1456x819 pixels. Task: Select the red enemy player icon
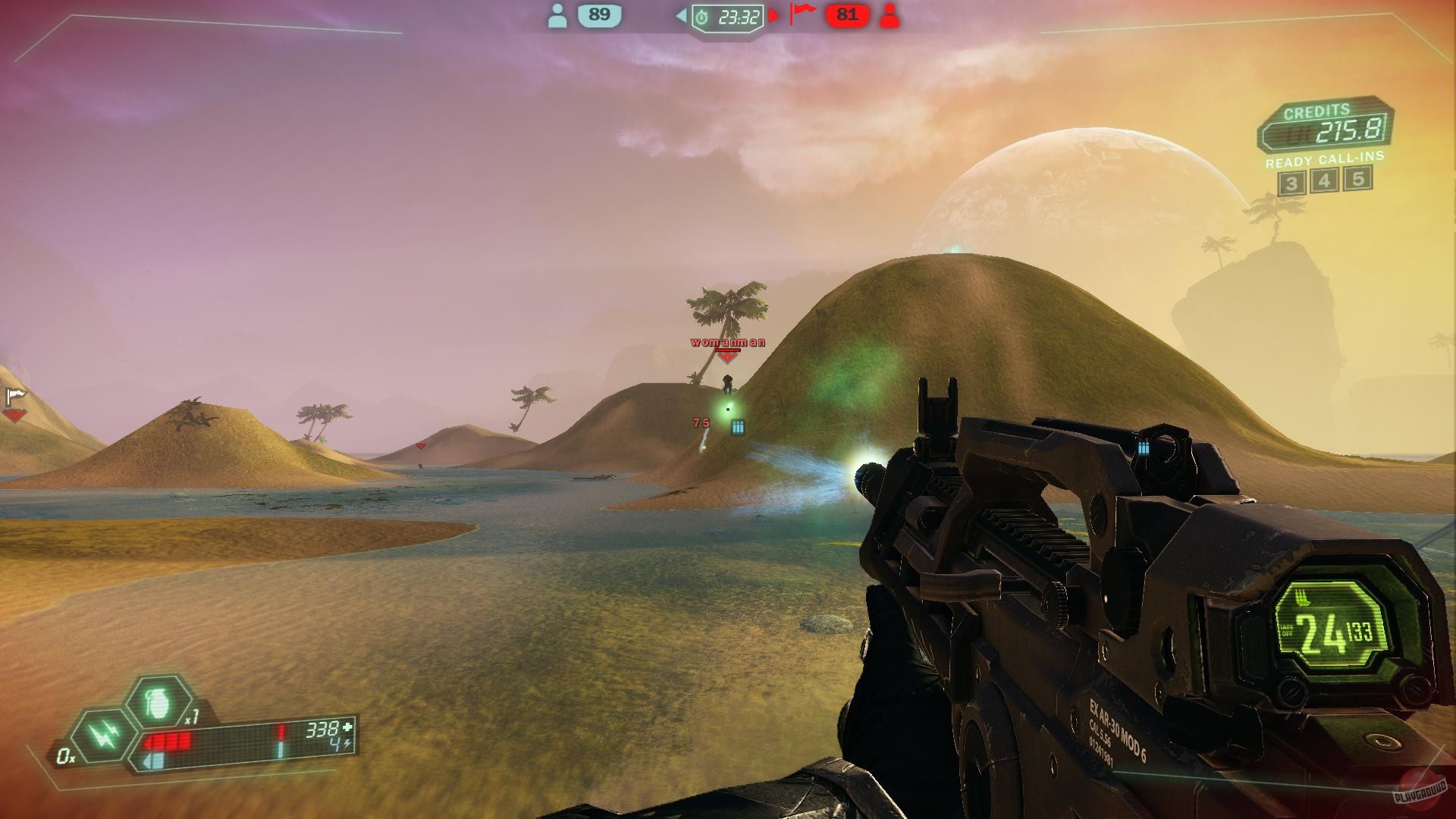[x=889, y=15]
